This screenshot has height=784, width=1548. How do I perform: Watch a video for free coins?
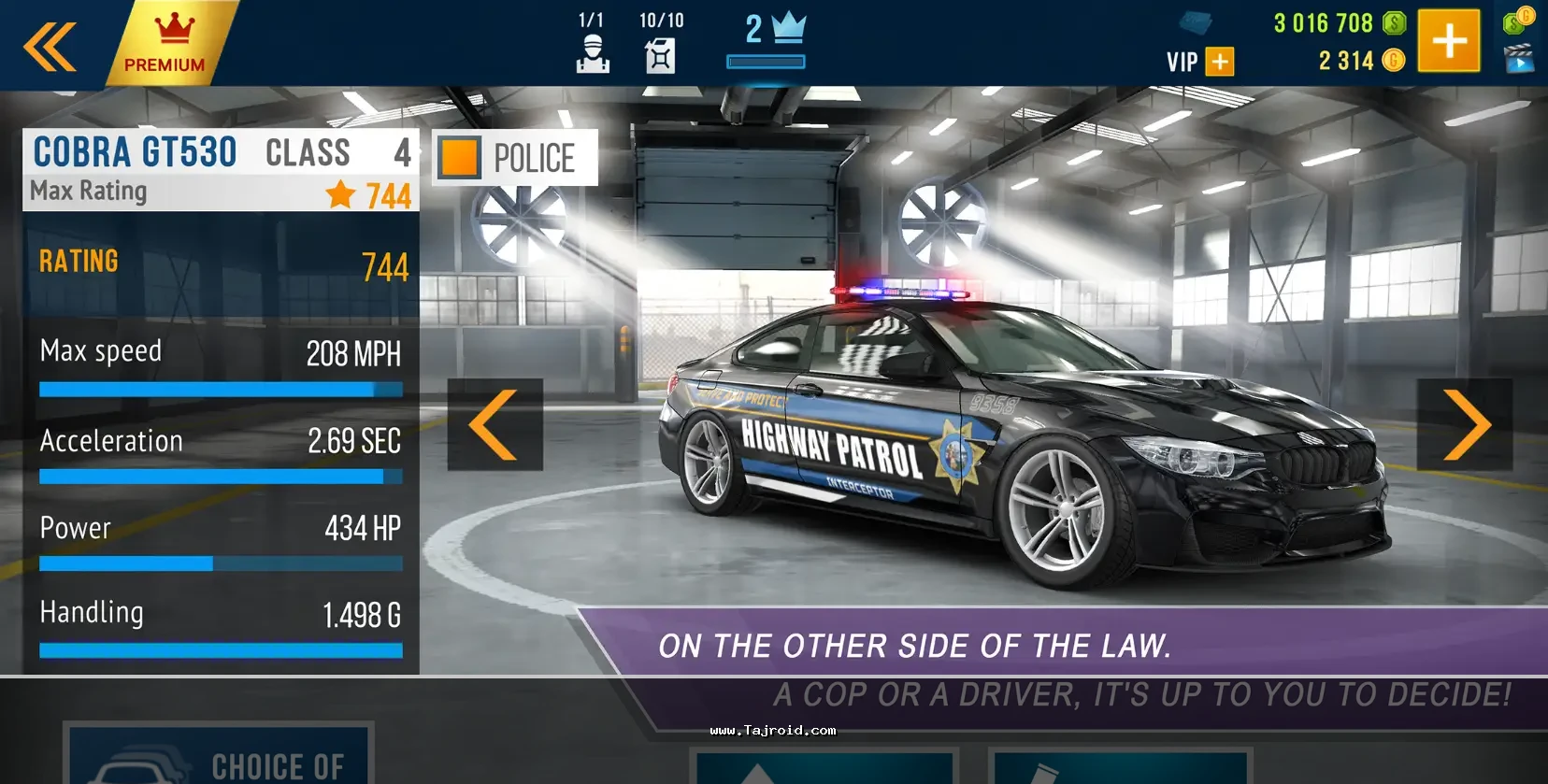(x=1519, y=58)
